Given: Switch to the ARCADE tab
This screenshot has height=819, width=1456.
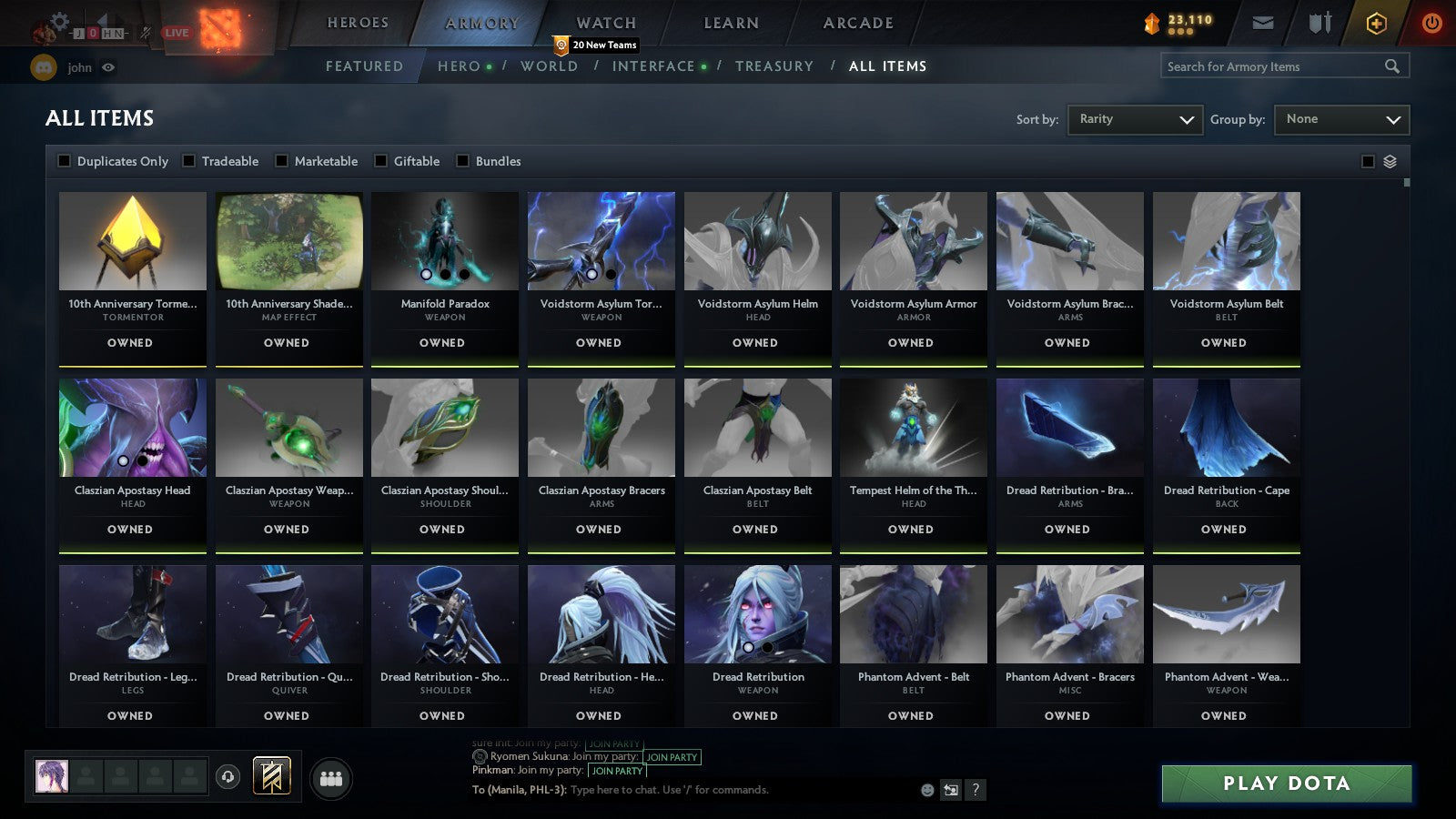Looking at the screenshot, I should (856, 23).
